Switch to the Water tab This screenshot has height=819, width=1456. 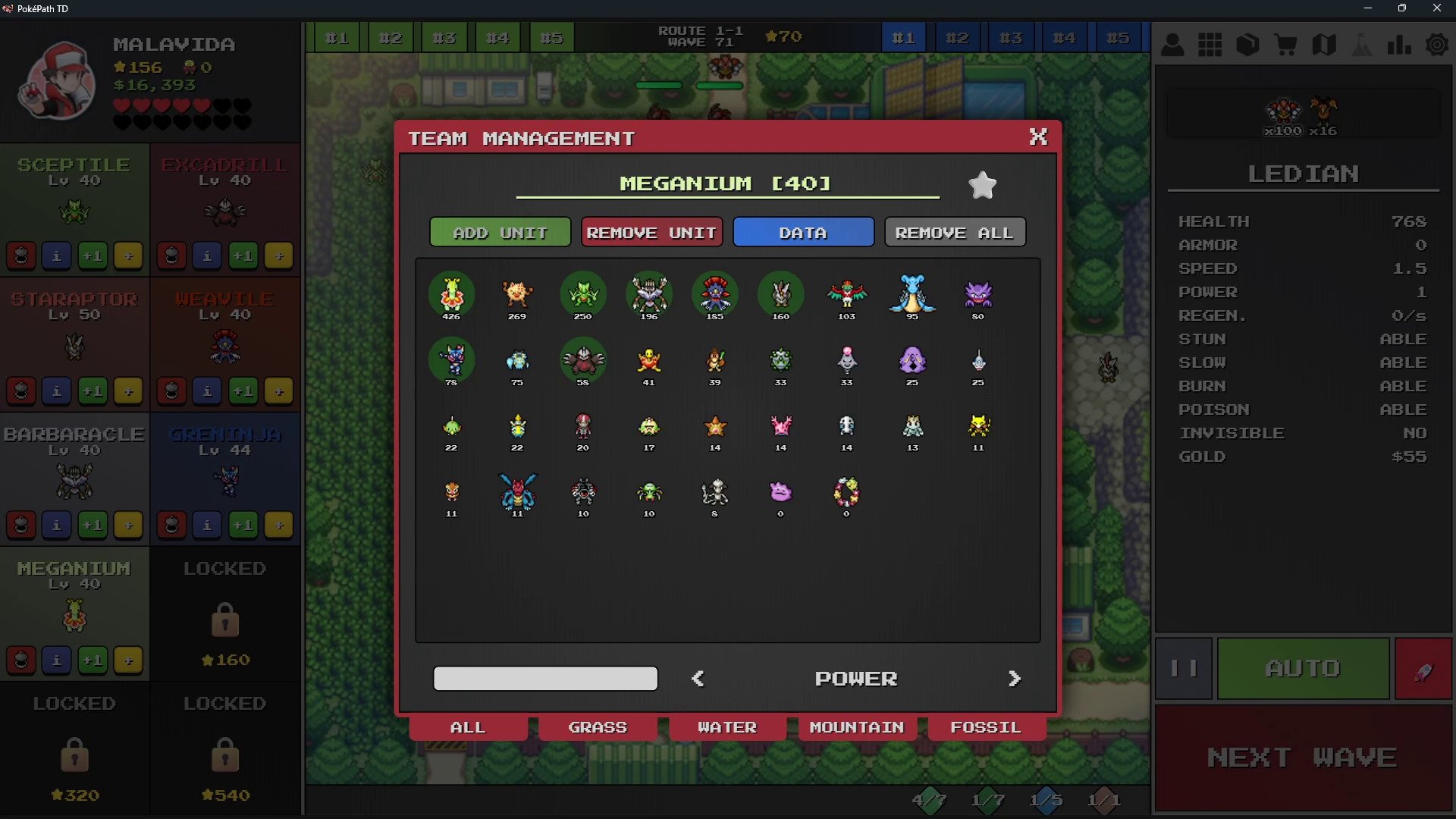(x=727, y=727)
